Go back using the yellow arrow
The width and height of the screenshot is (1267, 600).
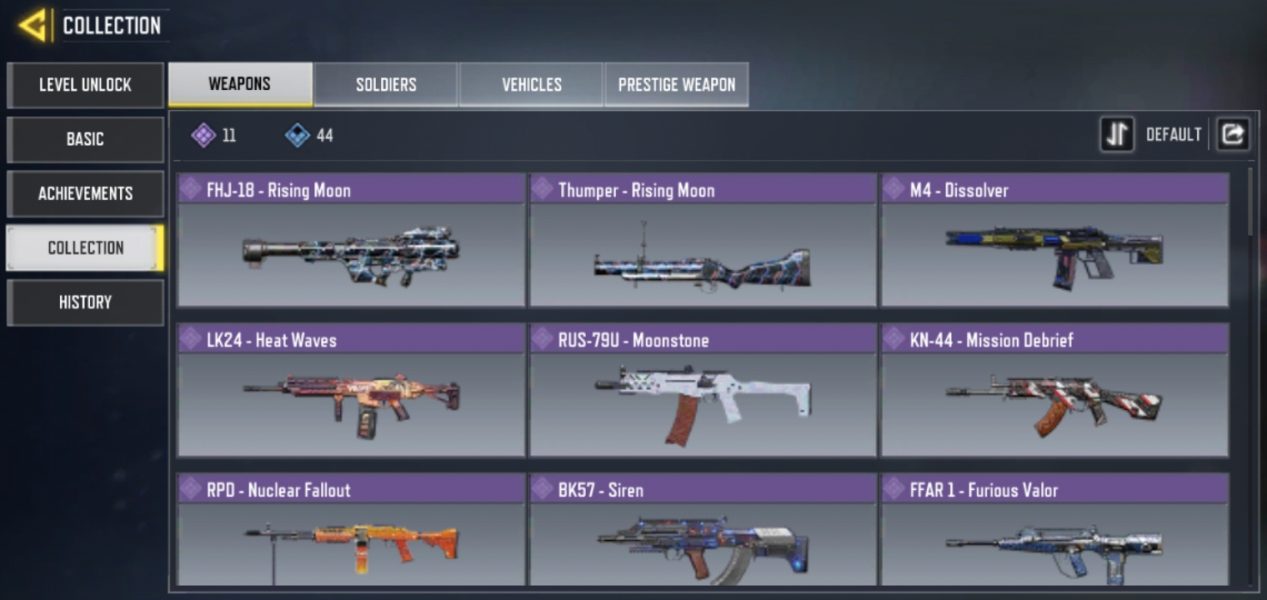pyautogui.click(x=34, y=25)
